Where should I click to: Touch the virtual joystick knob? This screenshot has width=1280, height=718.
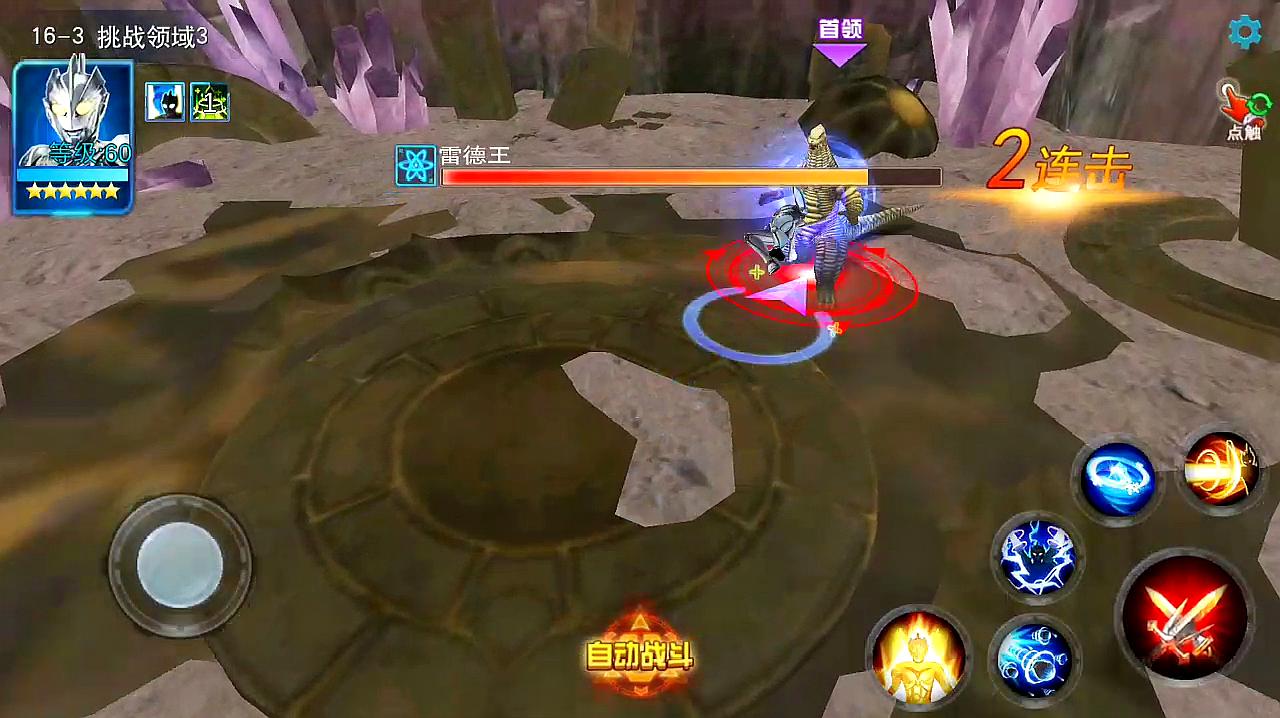tap(179, 564)
